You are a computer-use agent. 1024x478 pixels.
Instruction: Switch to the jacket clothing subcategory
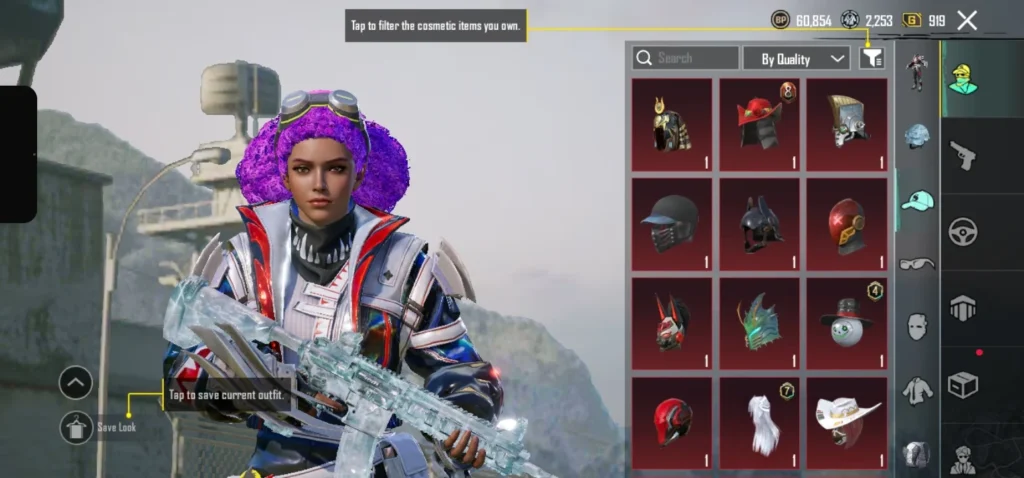point(917,390)
